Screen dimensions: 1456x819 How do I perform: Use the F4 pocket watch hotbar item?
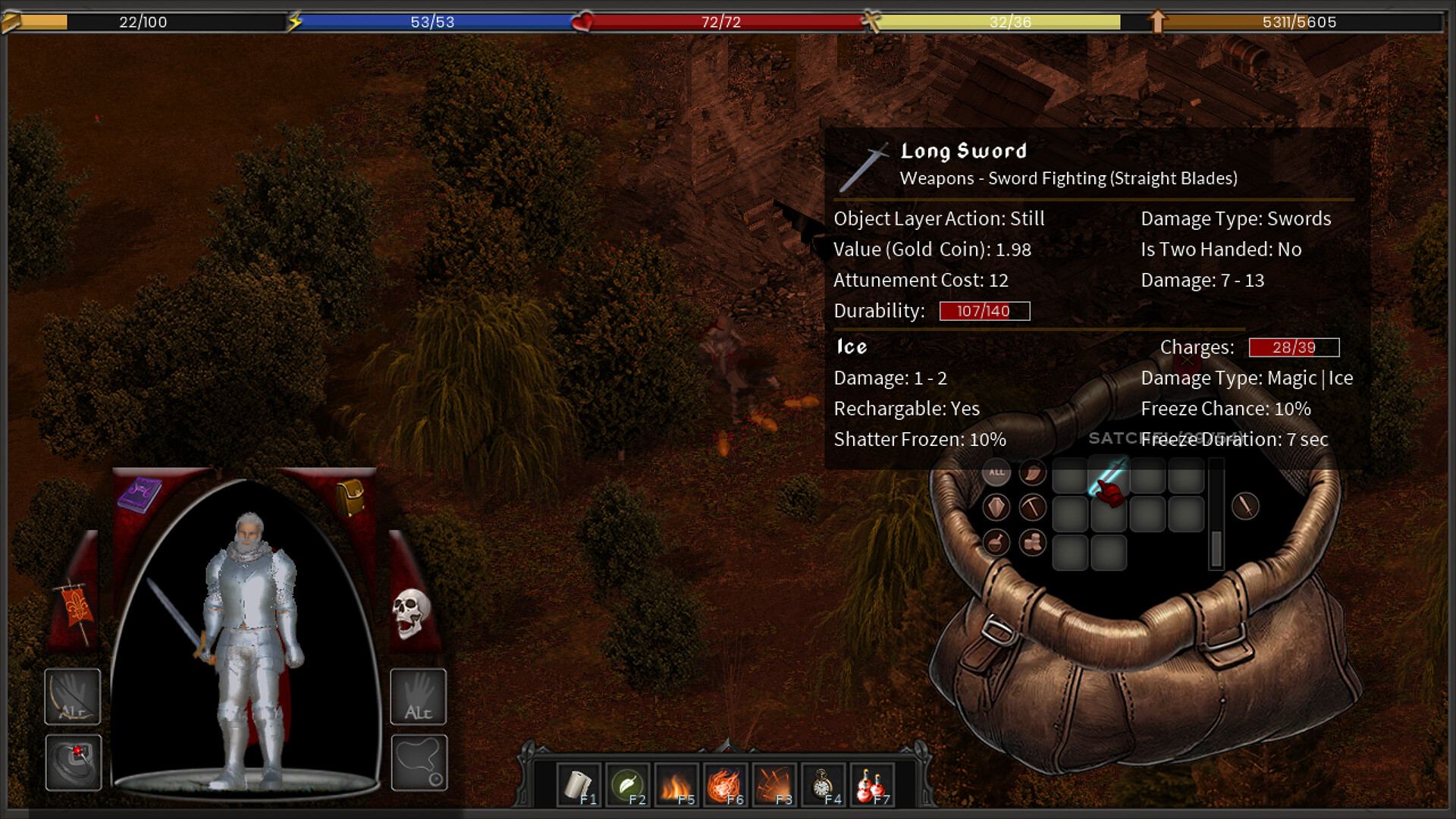tap(824, 783)
